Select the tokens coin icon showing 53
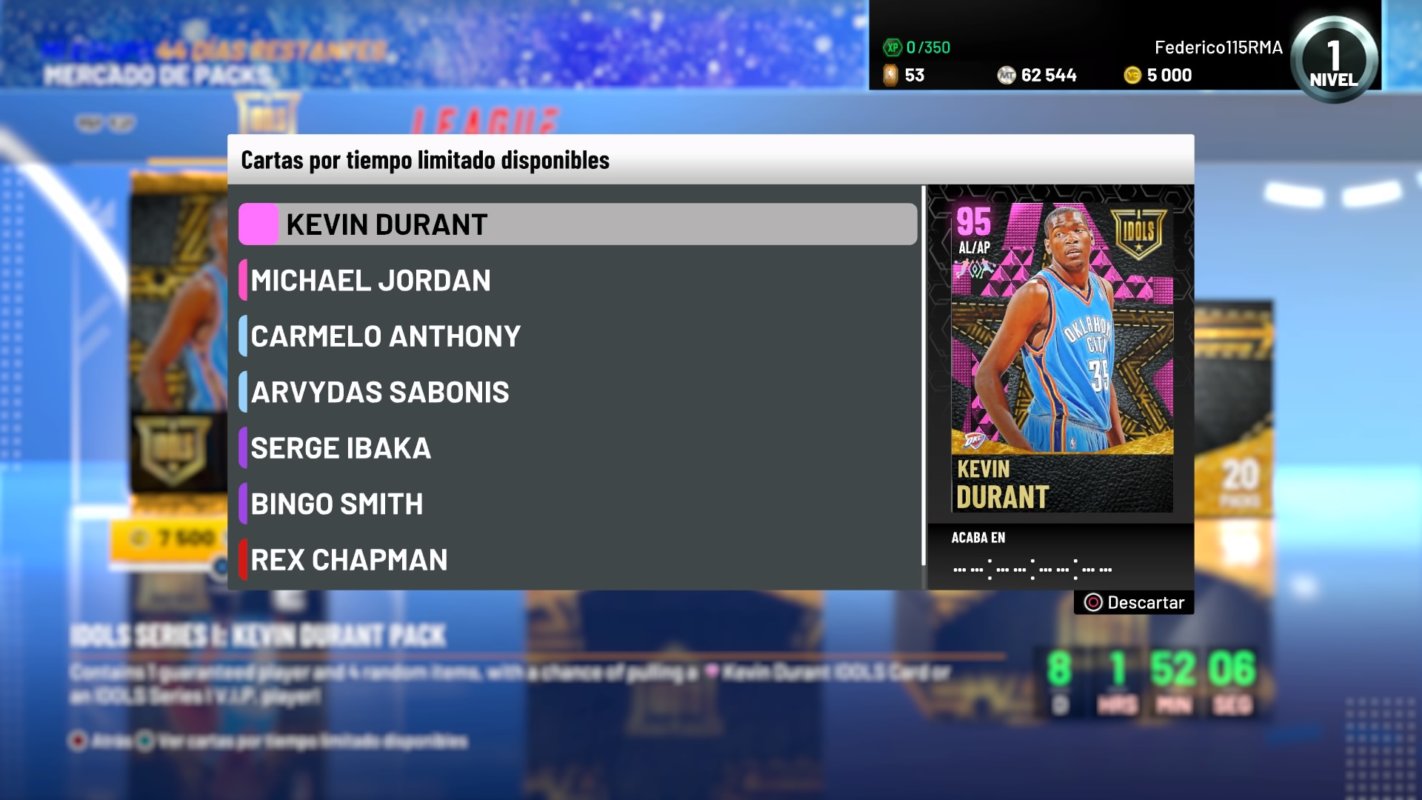 889,74
